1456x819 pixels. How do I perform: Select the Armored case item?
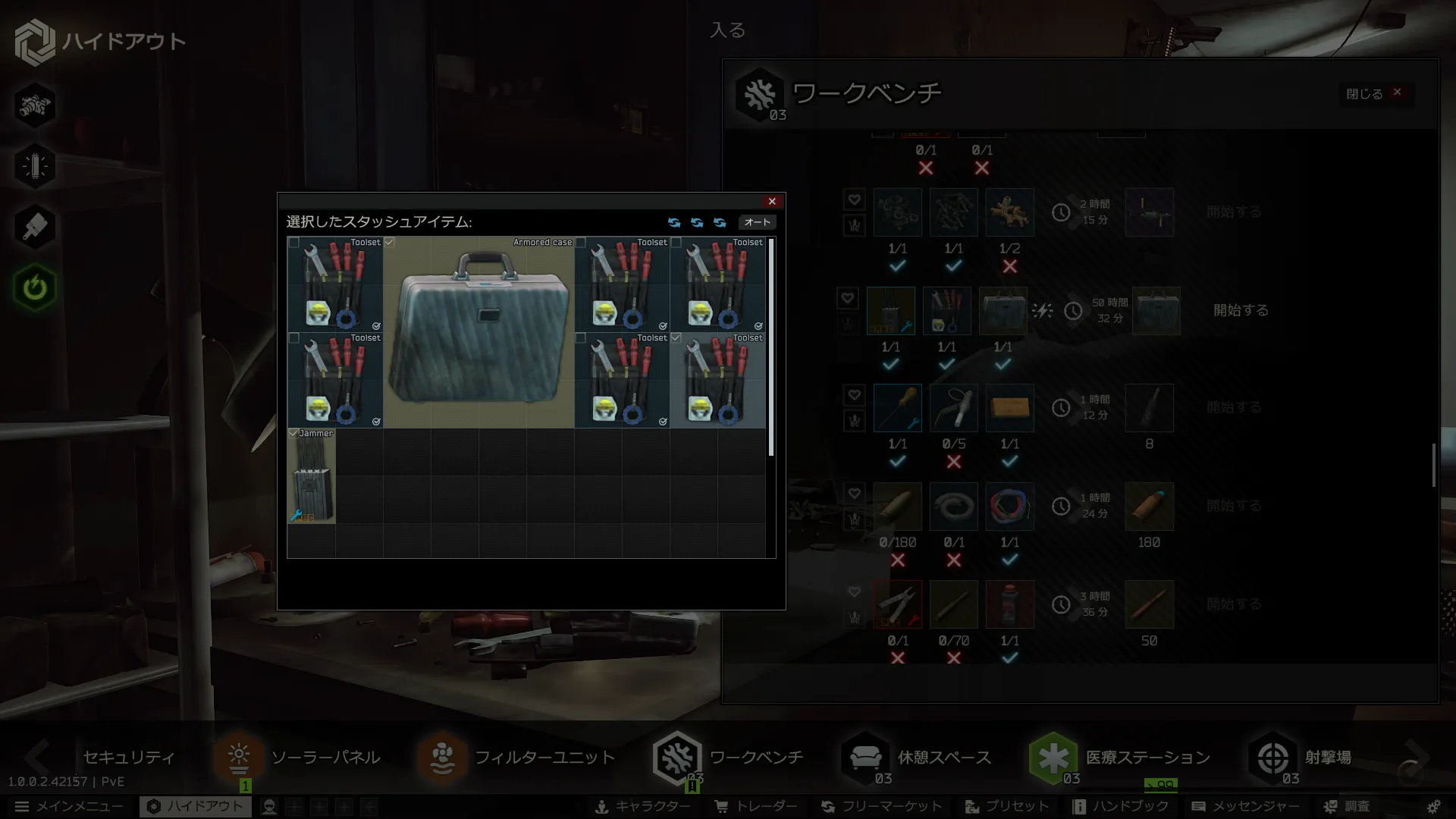click(x=479, y=332)
